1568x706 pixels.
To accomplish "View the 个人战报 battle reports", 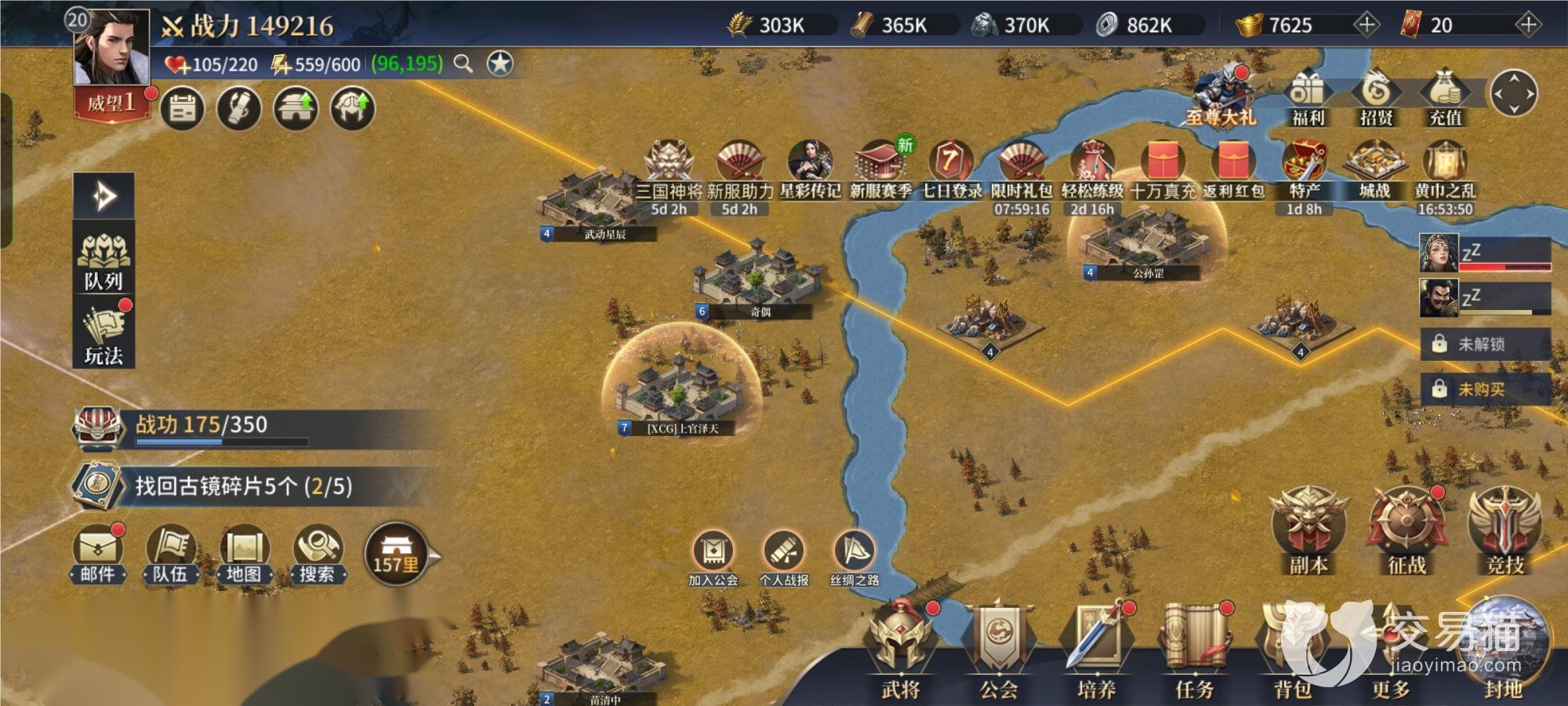I will pyautogui.click(x=784, y=559).
